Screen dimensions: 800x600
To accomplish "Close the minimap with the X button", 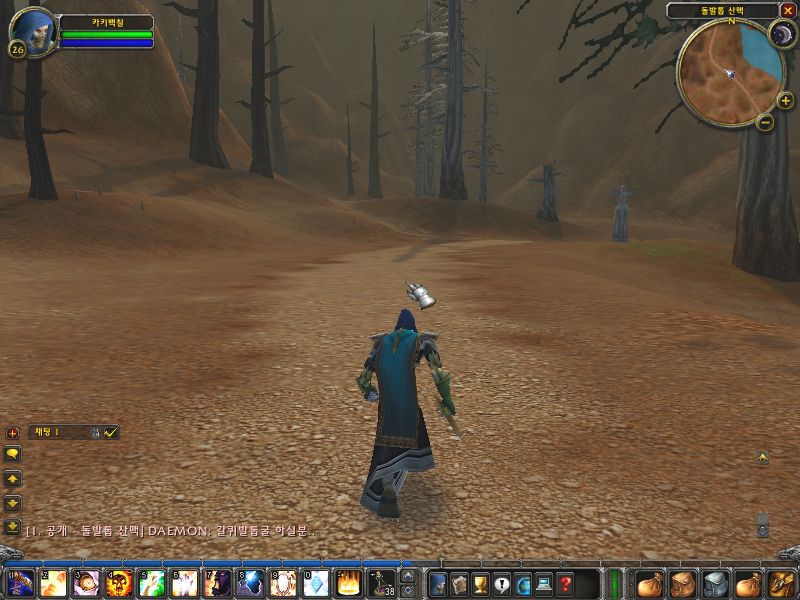I will pyautogui.click(x=788, y=10).
